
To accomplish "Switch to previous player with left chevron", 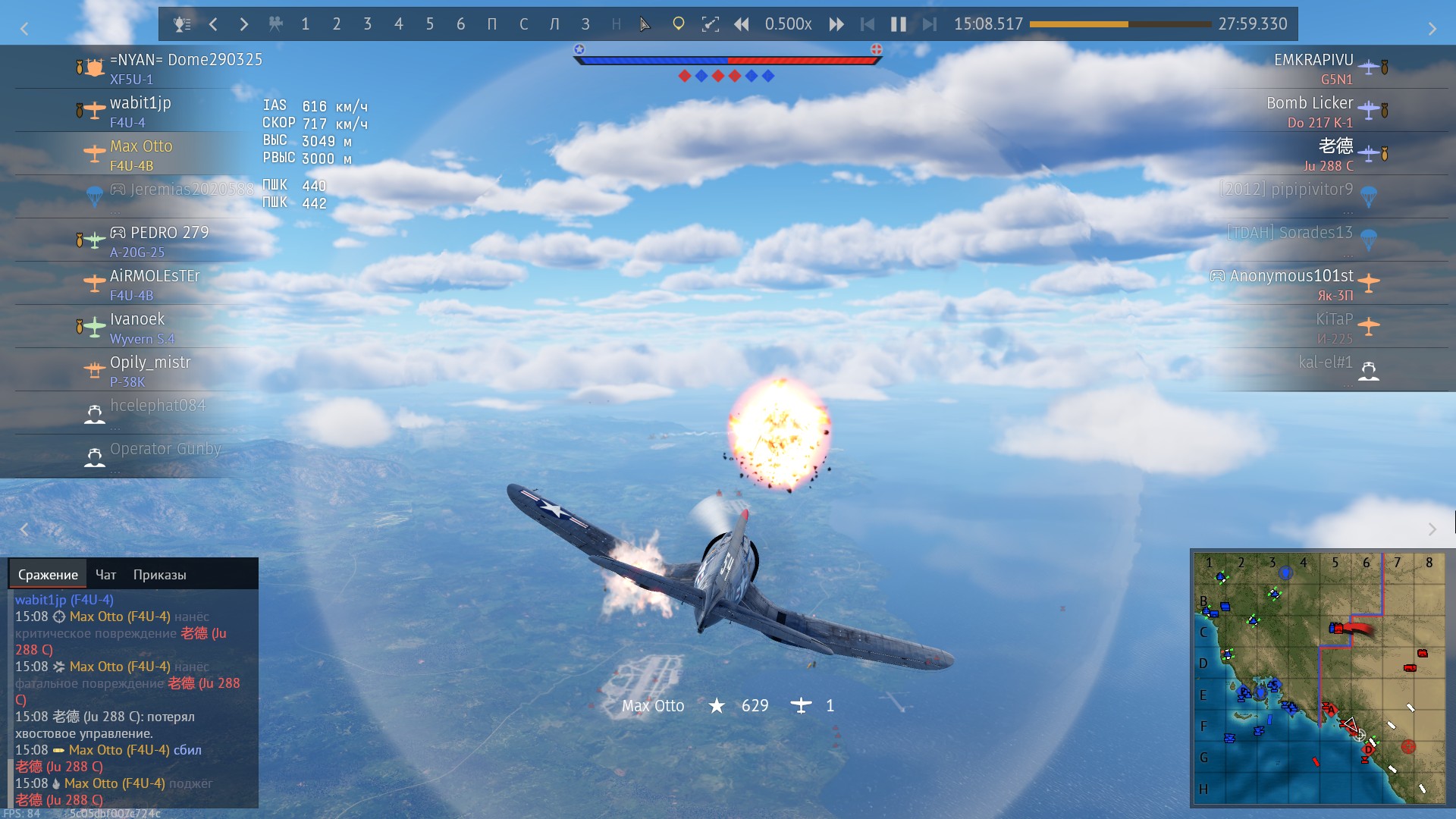I will click(213, 24).
